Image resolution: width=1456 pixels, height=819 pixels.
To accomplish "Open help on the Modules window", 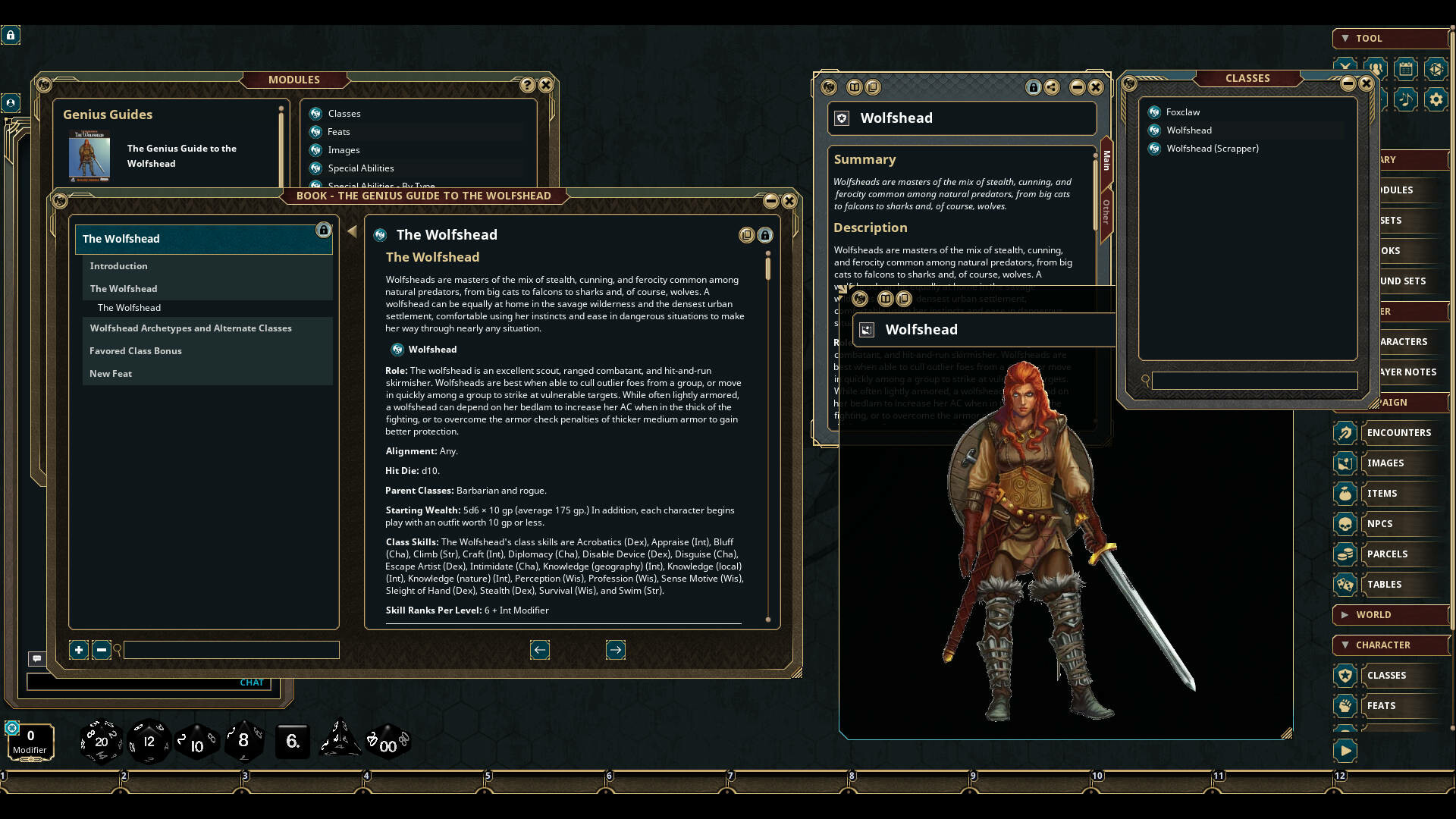I will click(x=529, y=85).
